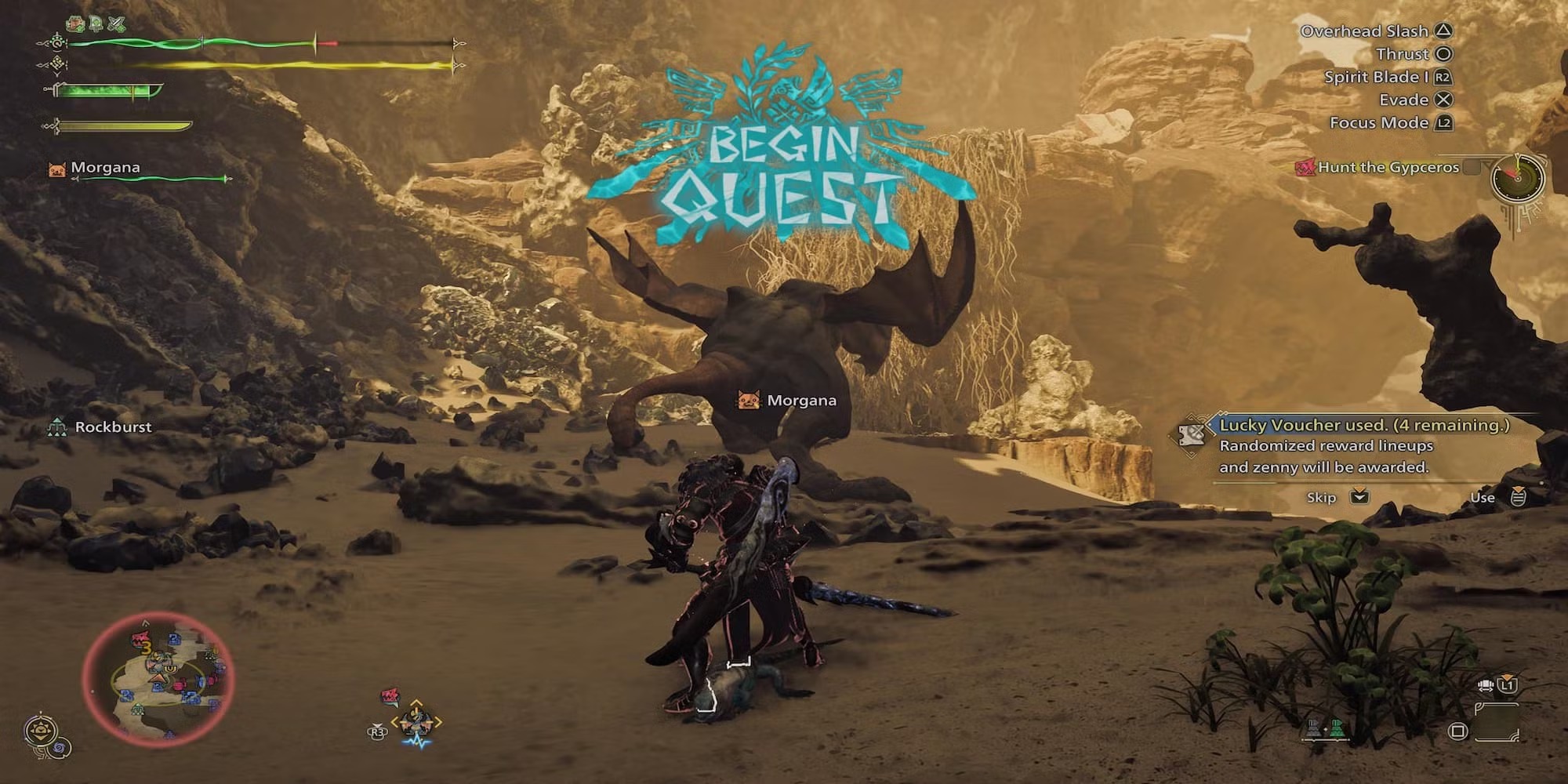Click the Morgana palico cat icon in party list
1568x784 pixels.
click(57, 169)
